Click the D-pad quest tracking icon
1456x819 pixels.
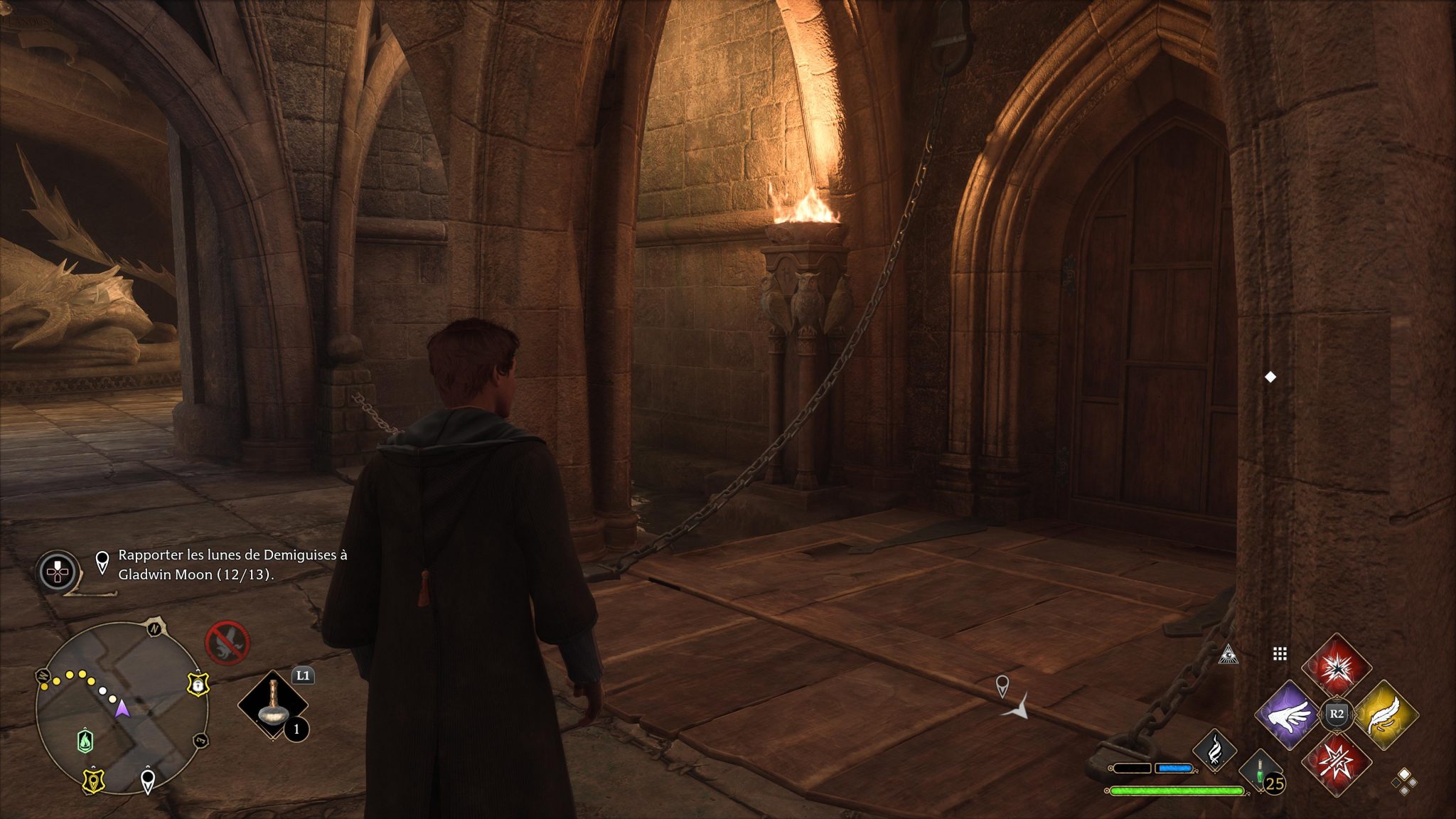[58, 571]
